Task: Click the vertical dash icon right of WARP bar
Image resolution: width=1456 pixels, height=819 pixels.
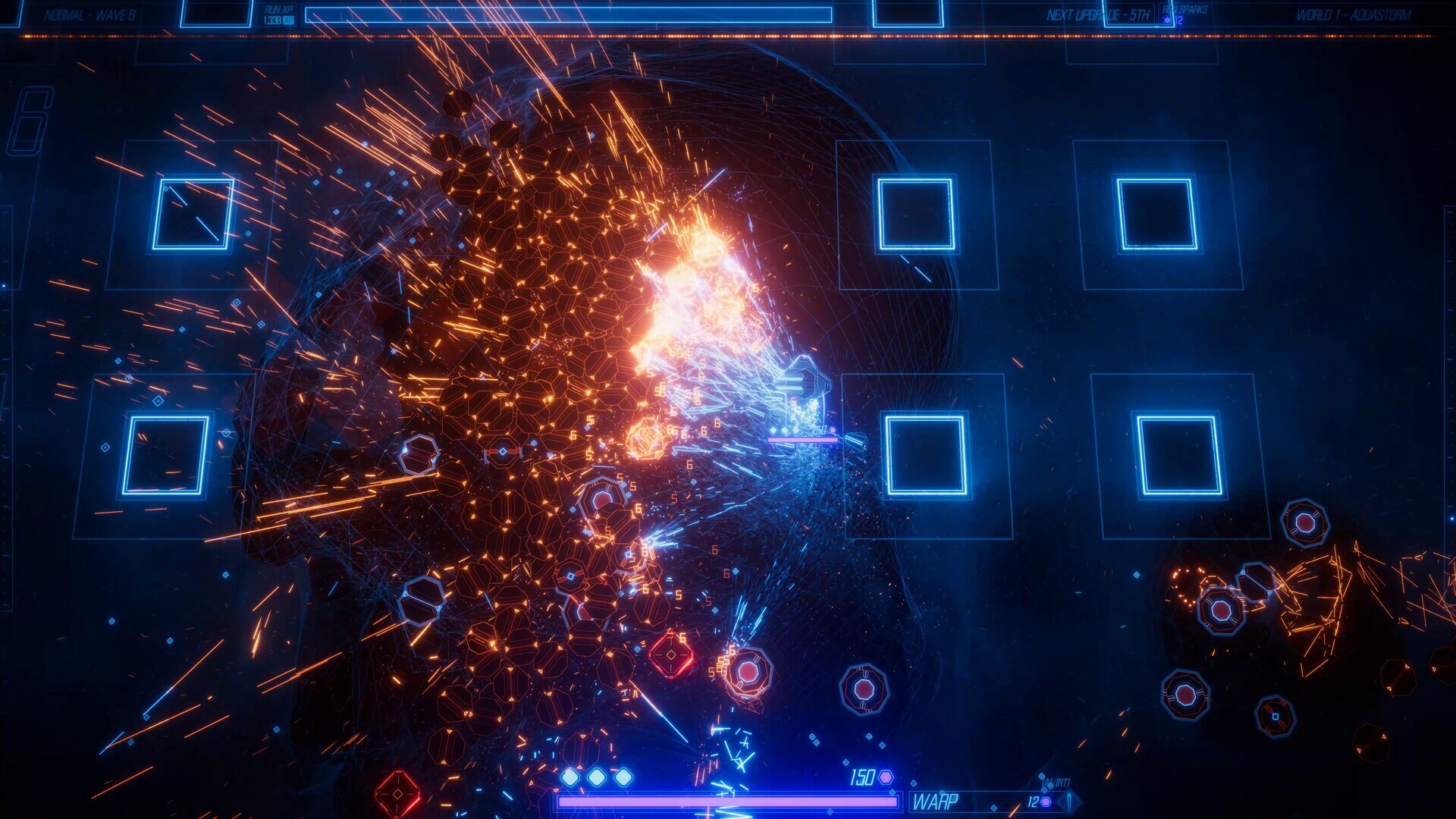Action: 1069,799
